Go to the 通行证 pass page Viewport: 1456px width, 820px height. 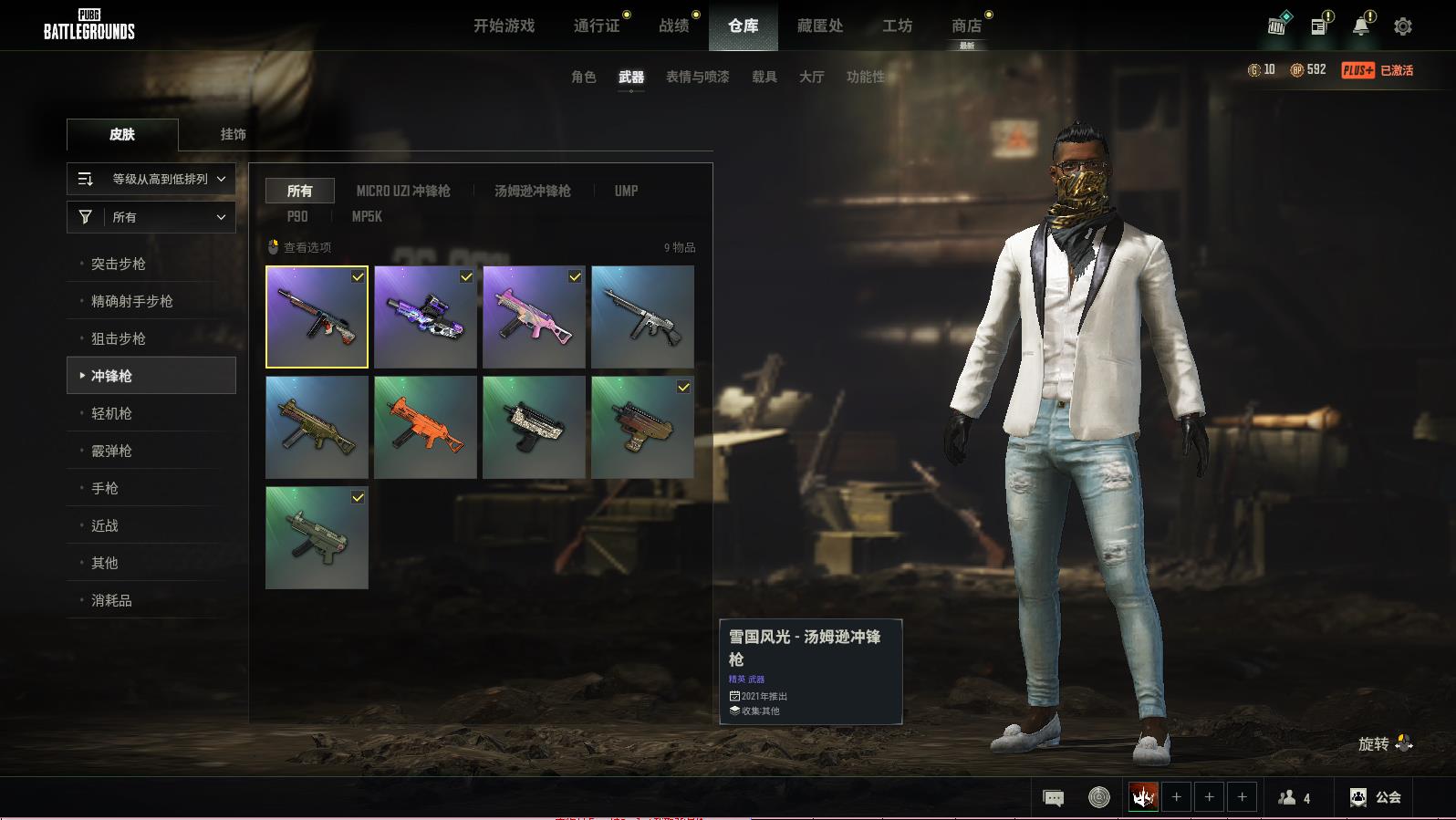[x=597, y=26]
